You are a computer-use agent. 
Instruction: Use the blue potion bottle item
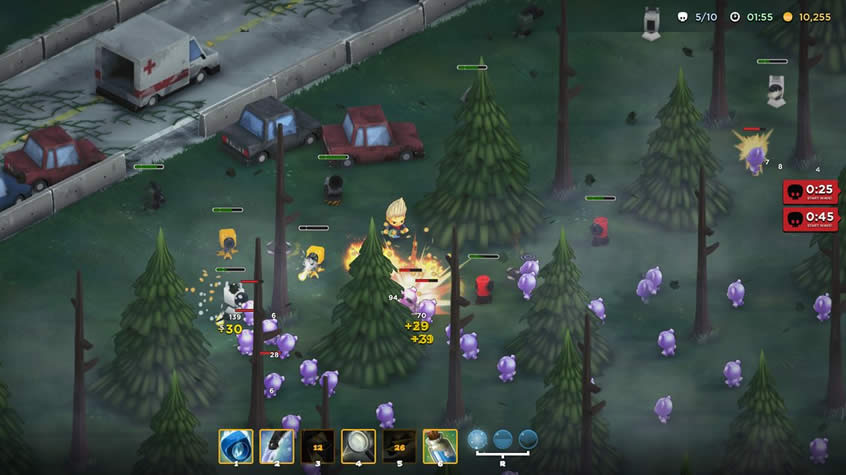click(440, 444)
